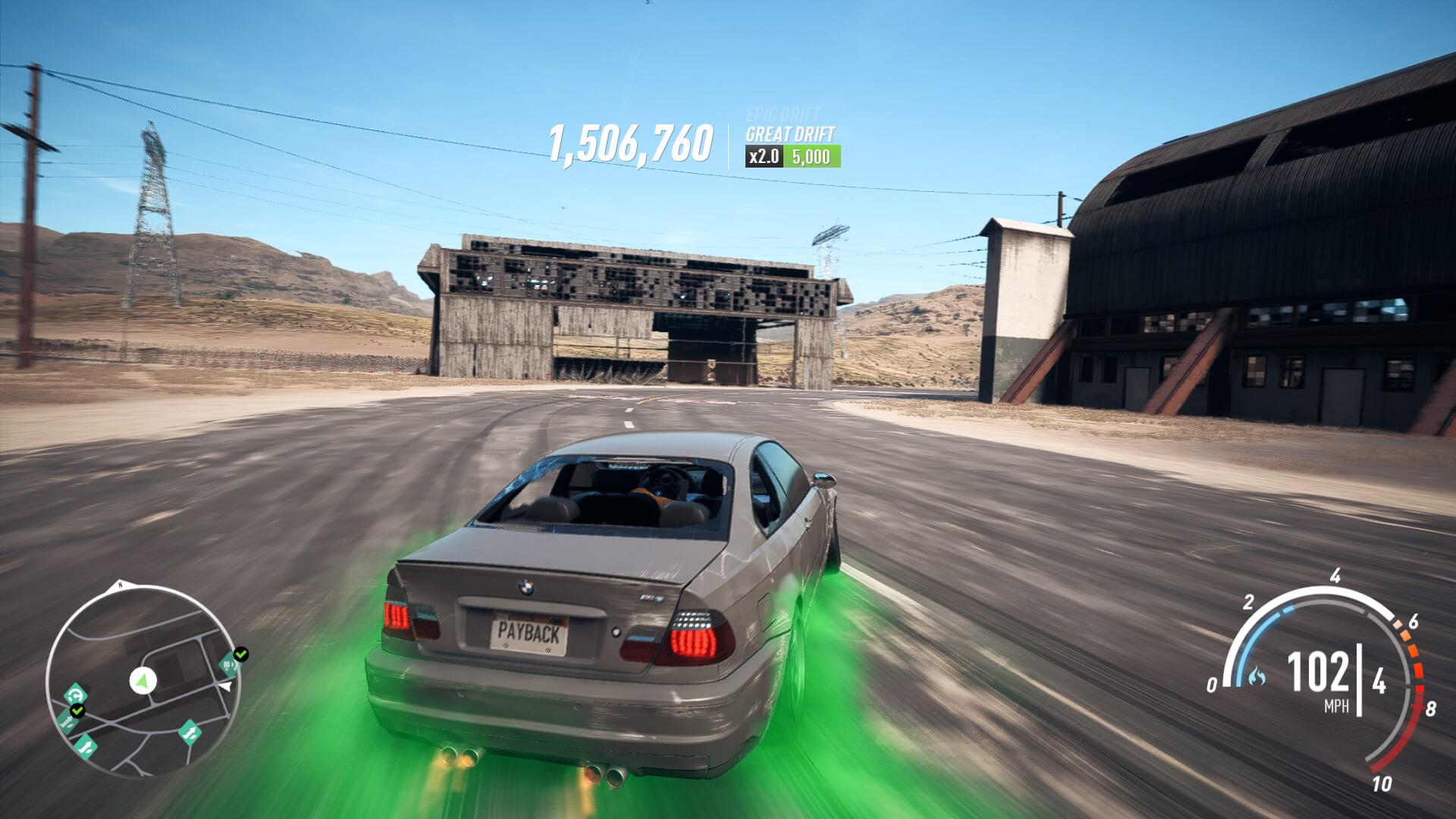
Task: Click the minimap's north compass indicator
Action: pyautogui.click(x=119, y=585)
